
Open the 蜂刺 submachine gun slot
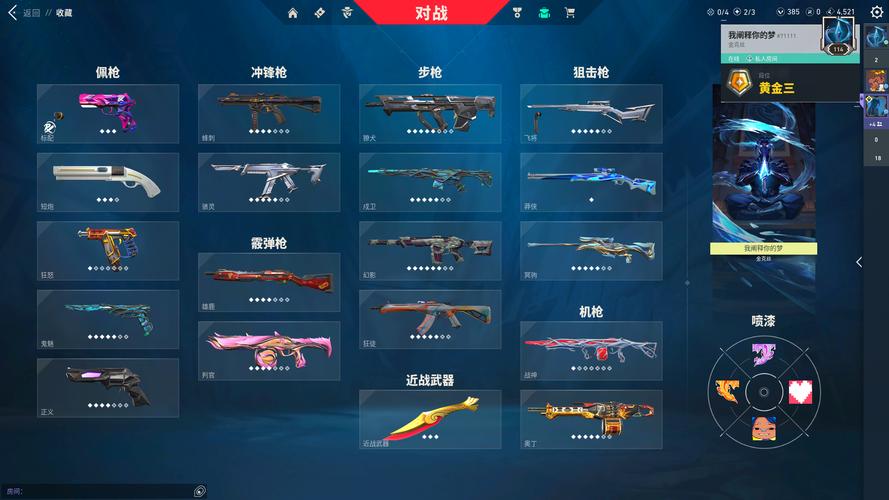(x=269, y=113)
